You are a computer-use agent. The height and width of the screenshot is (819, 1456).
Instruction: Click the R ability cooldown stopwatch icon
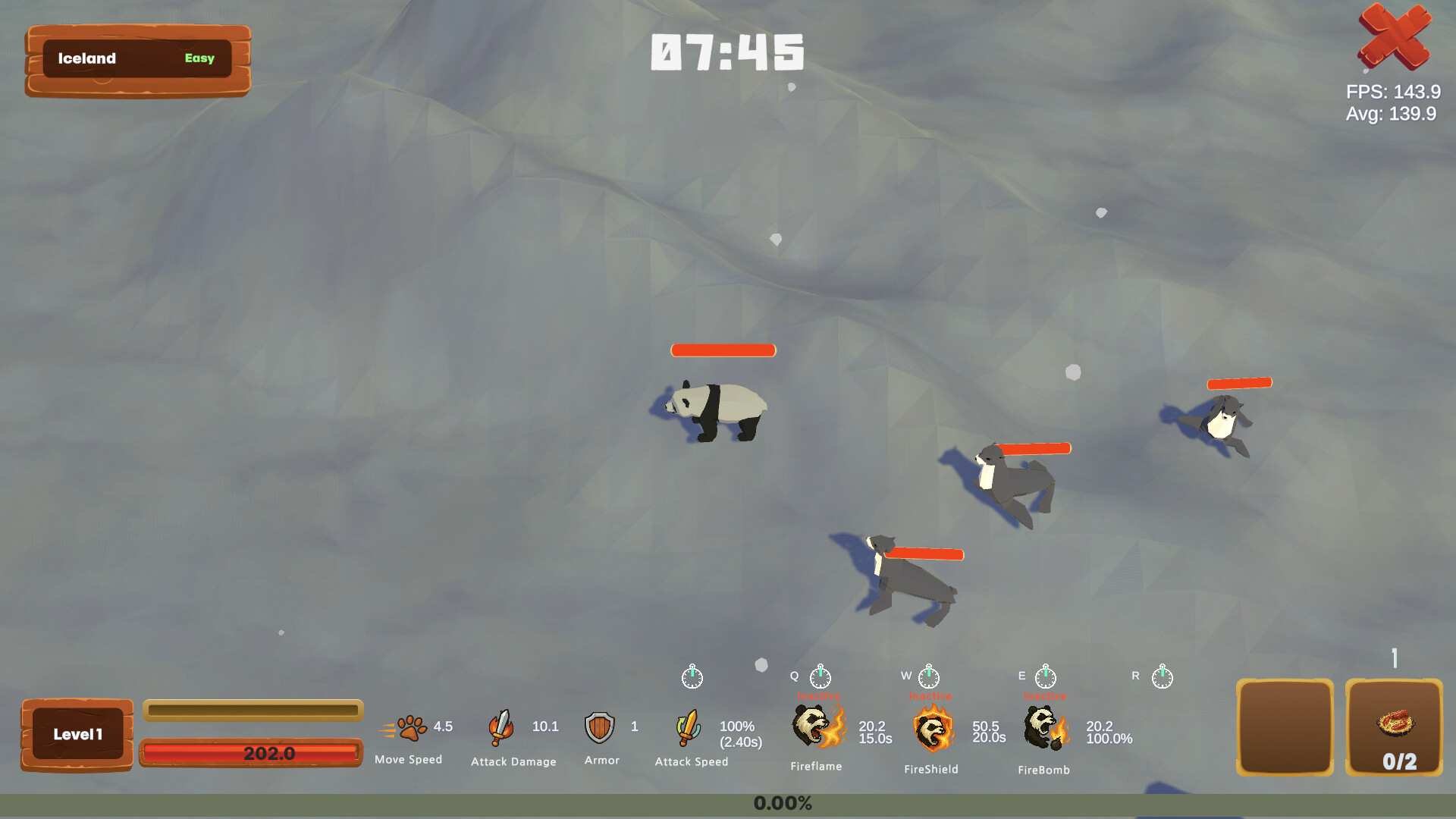(x=1162, y=677)
